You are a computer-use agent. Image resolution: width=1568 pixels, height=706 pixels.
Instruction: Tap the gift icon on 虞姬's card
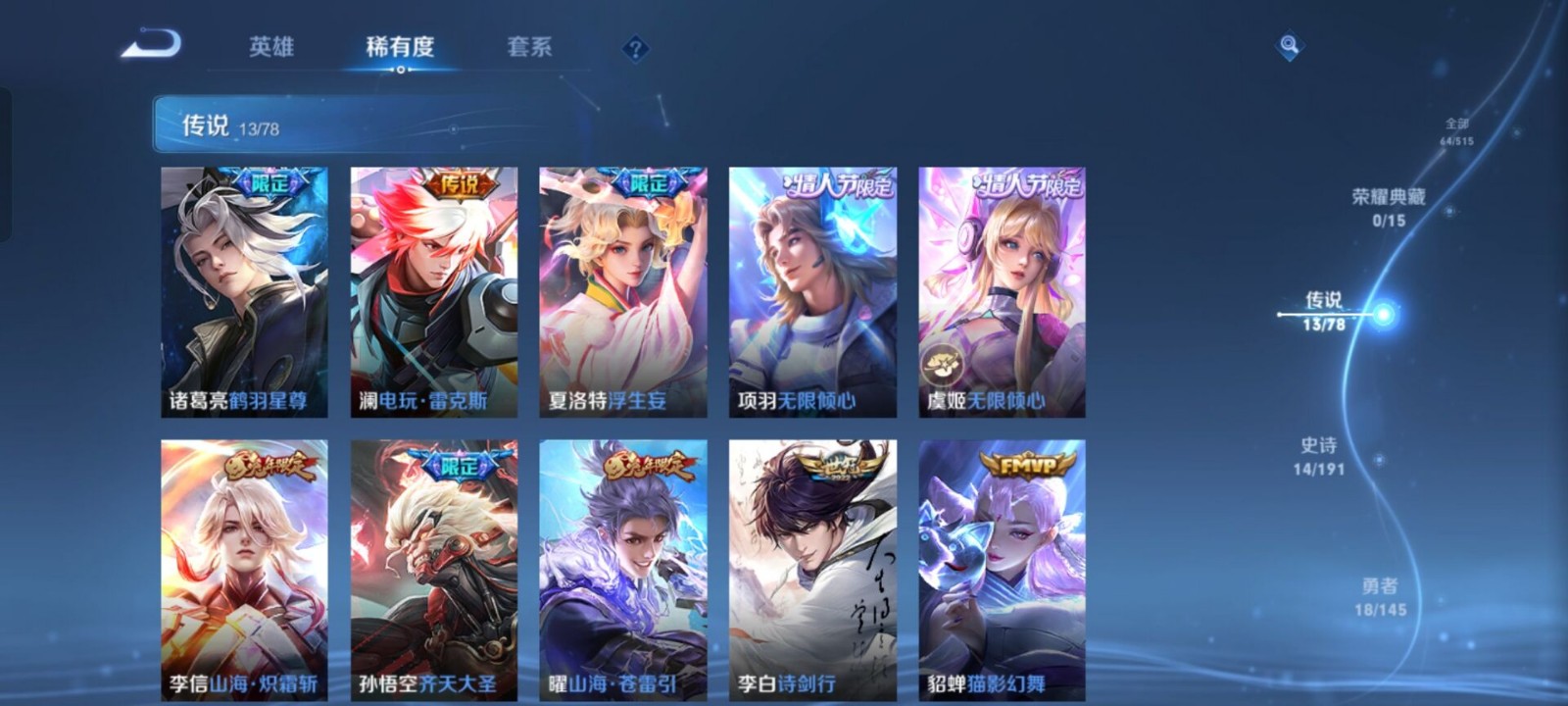tap(944, 361)
